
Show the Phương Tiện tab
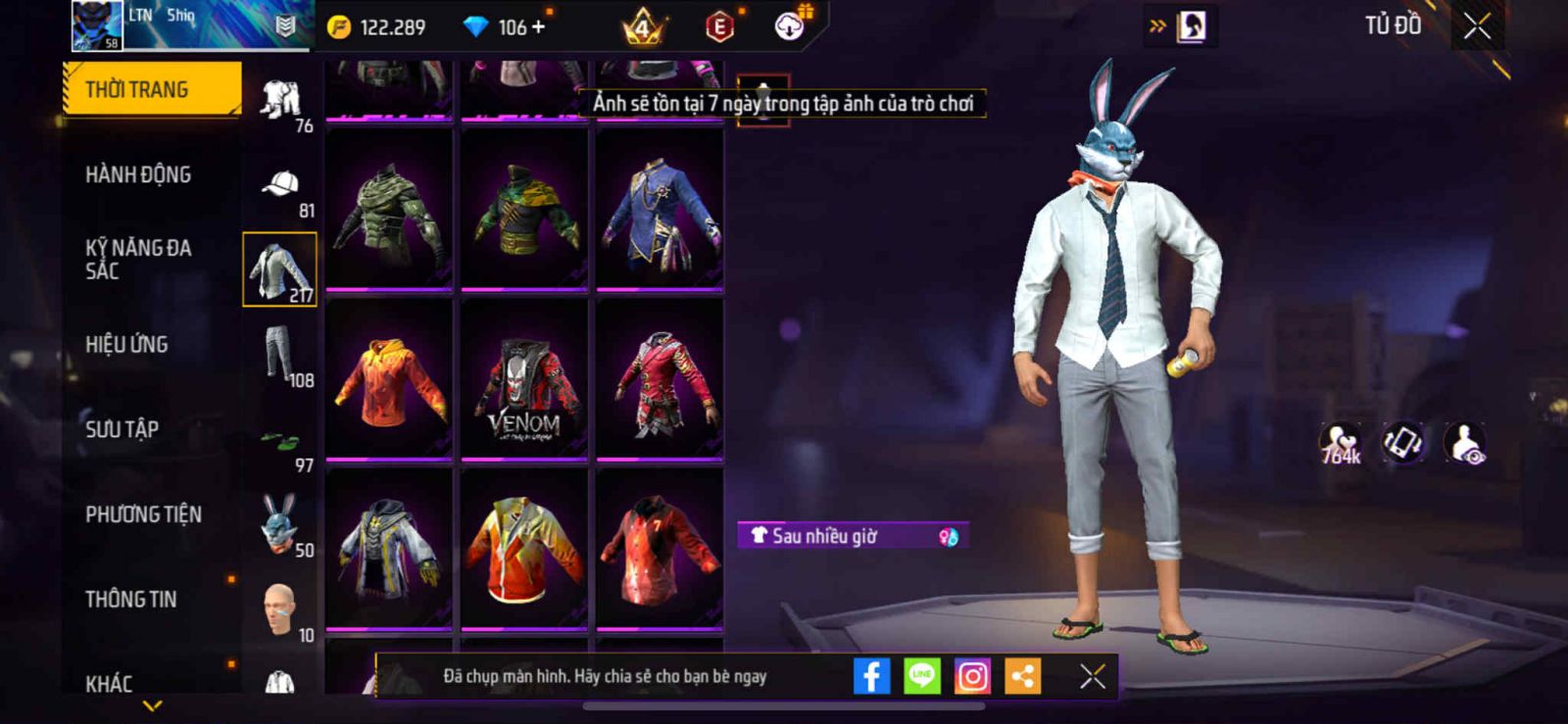(143, 514)
